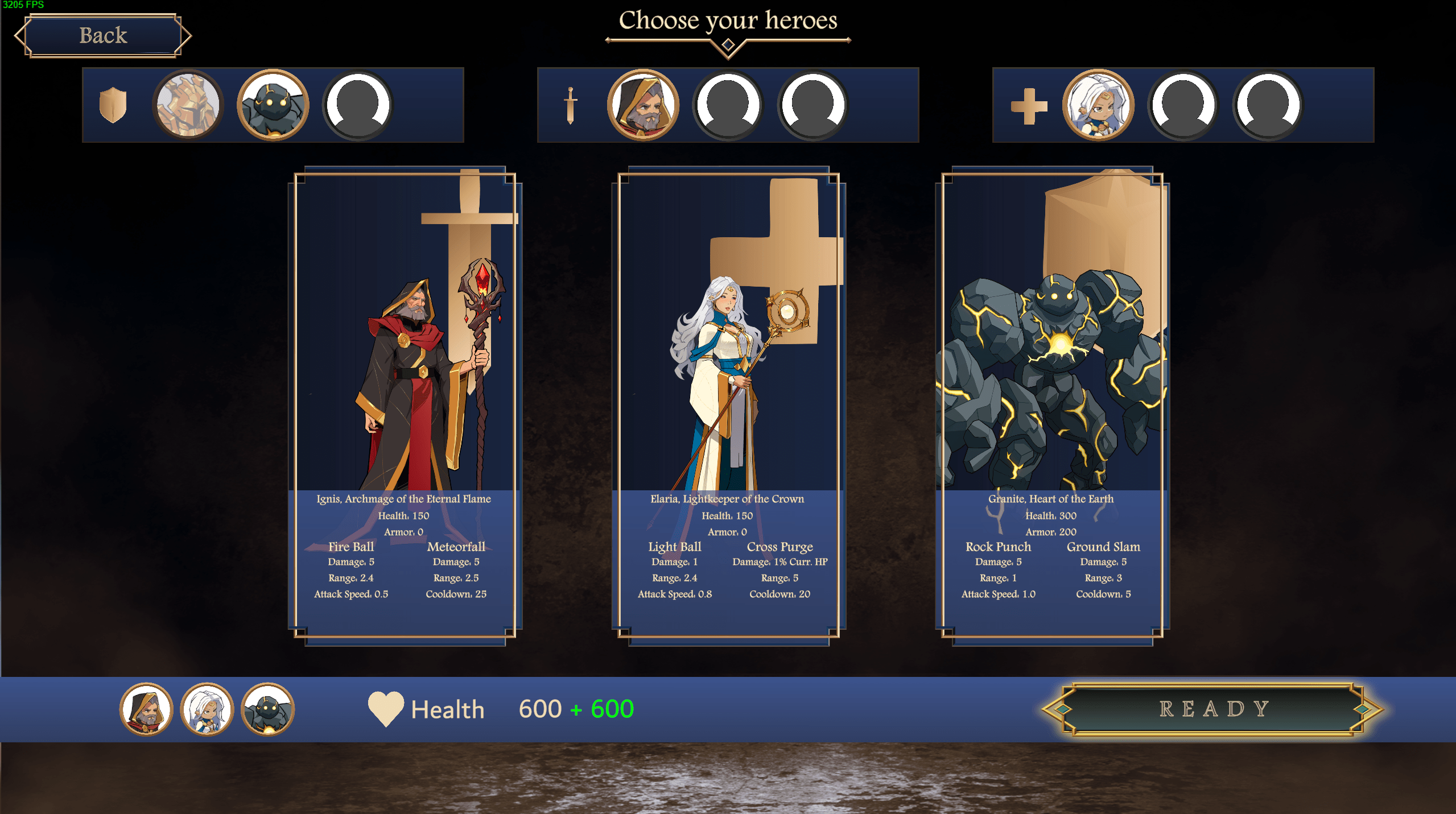The height and width of the screenshot is (814, 1456).
Task: Select the Granite, Heart of the Earth card
Action: coord(1052,405)
